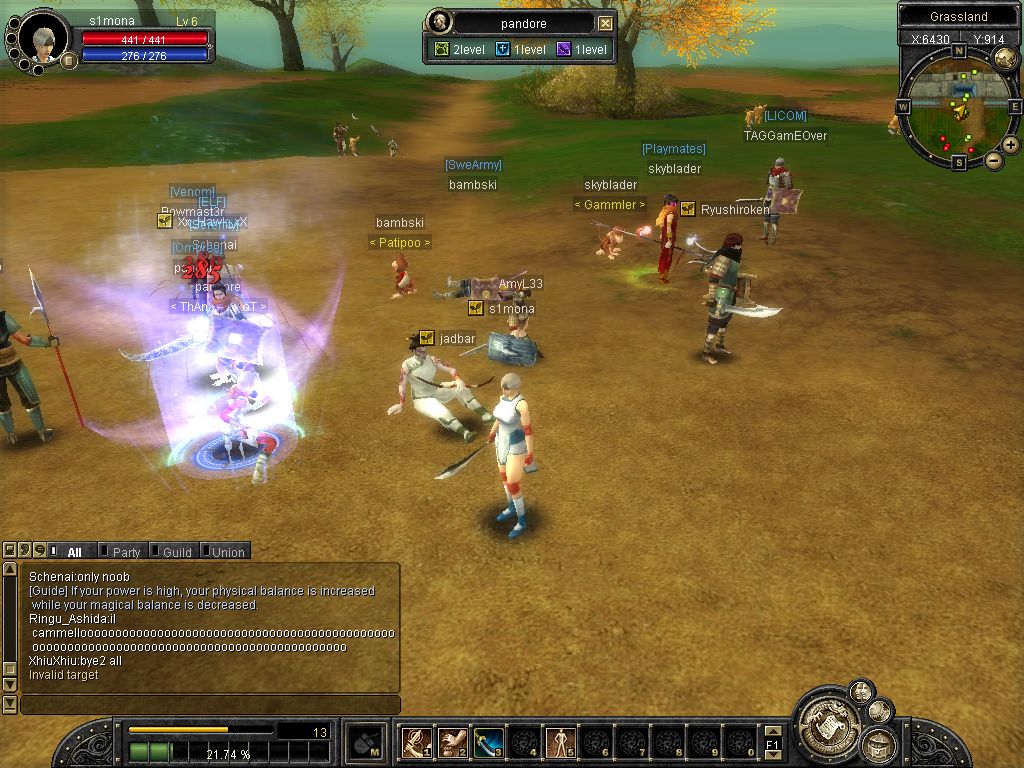
Task: Open the Guild chat tab
Action: [176, 551]
